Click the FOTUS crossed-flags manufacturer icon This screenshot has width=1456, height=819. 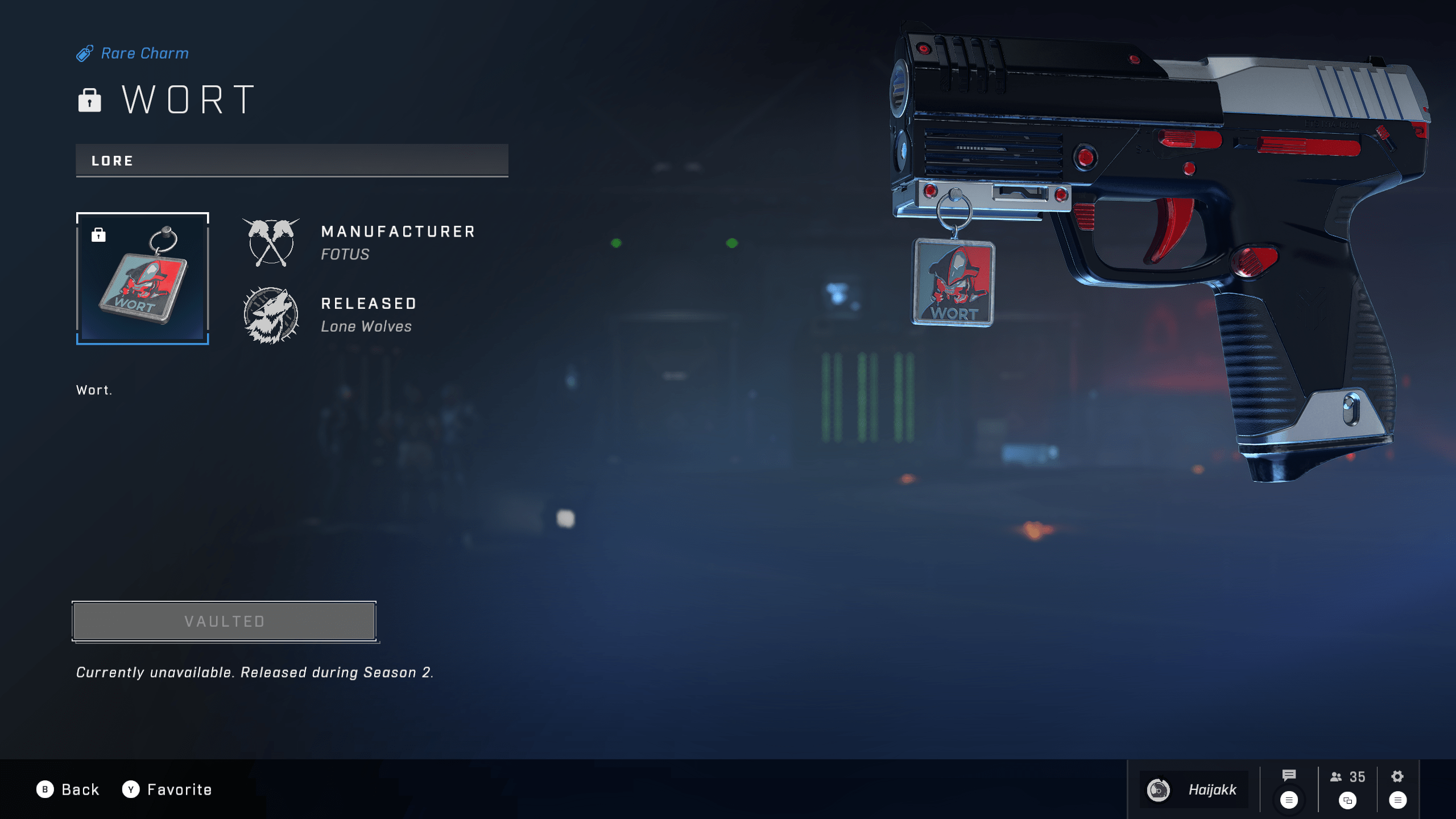pyautogui.click(x=272, y=243)
